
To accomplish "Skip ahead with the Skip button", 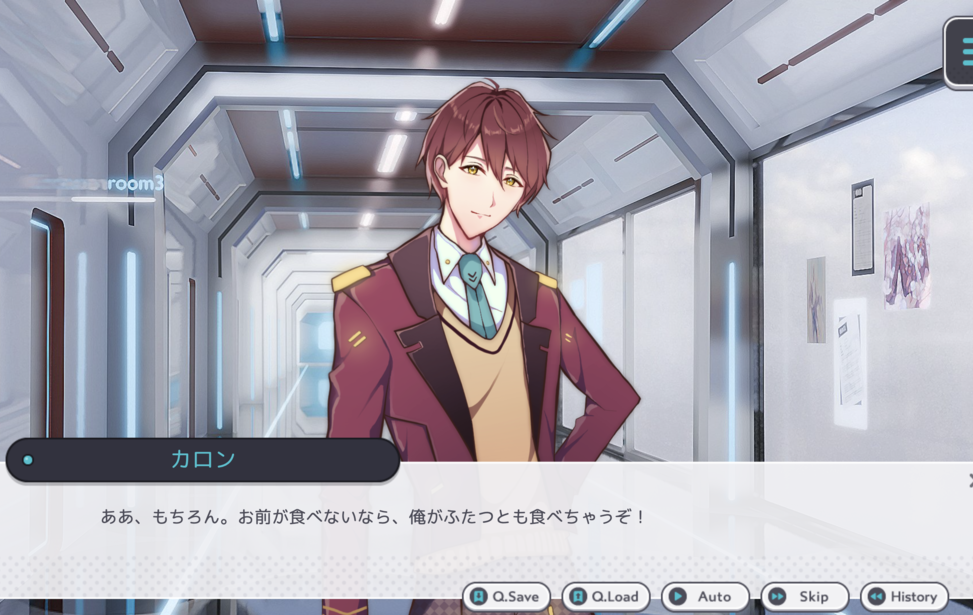I will 804,597.
